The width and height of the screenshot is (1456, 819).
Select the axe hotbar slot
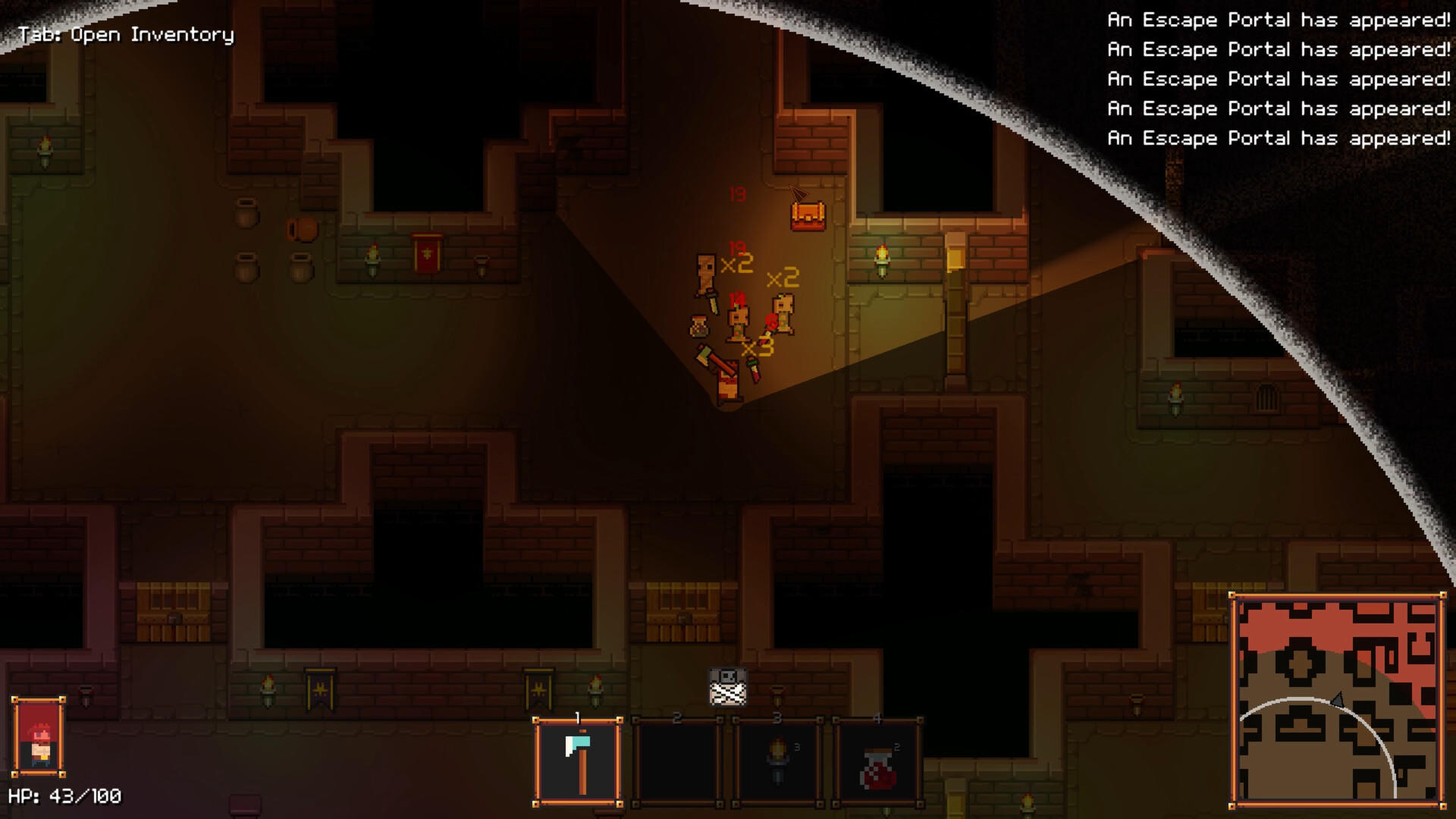578,762
